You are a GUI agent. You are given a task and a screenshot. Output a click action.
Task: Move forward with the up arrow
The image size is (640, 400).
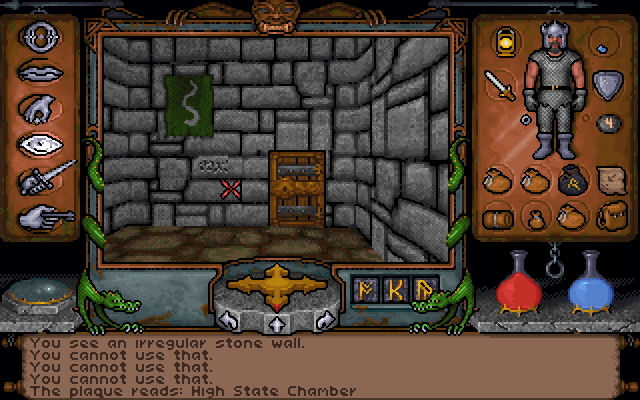275,323
